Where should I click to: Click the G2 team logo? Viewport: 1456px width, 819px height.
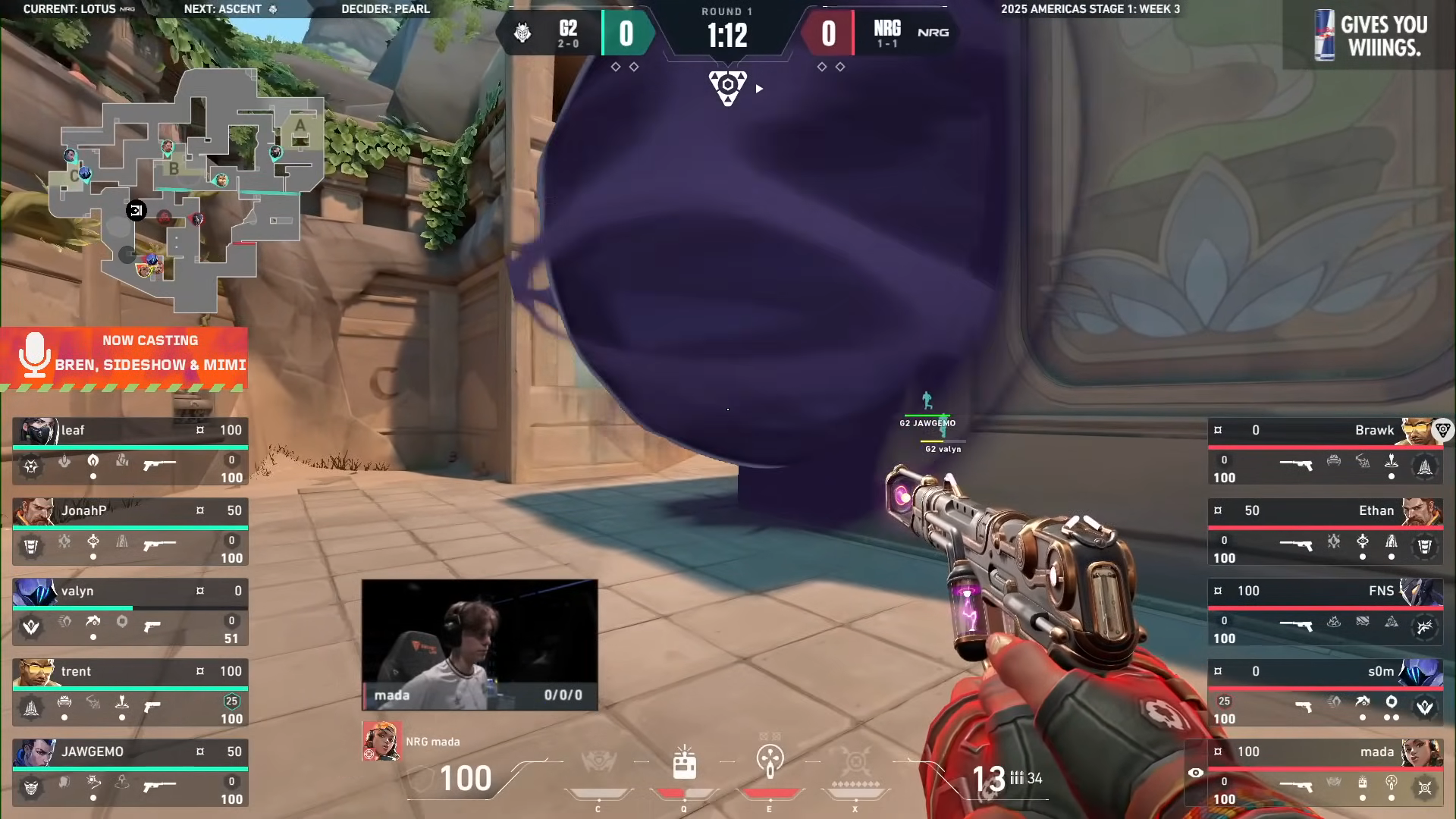[x=522, y=33]
